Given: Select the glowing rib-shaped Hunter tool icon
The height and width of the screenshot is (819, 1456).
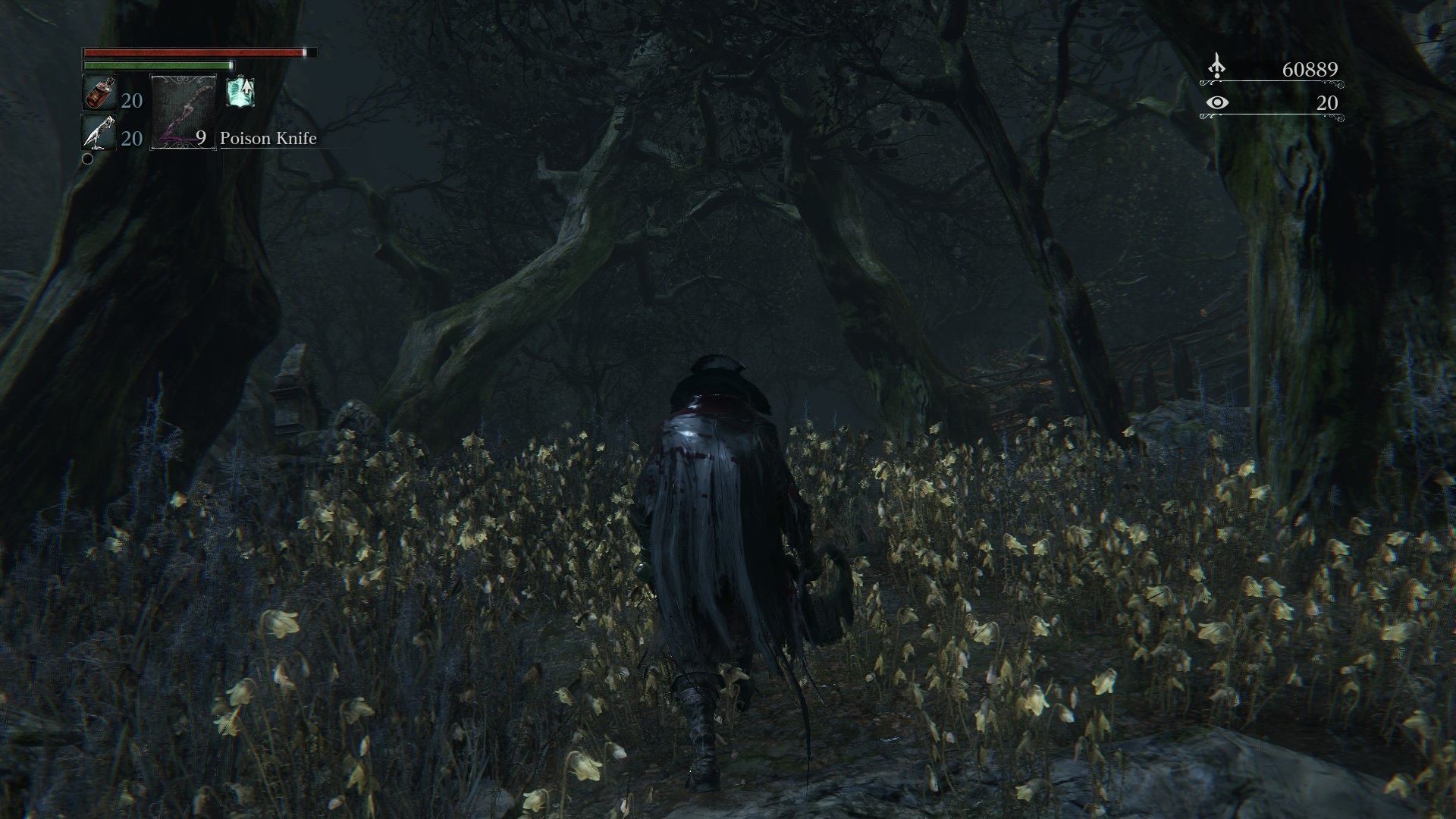Looking at the screenshot, I should (x=239, y=93).
